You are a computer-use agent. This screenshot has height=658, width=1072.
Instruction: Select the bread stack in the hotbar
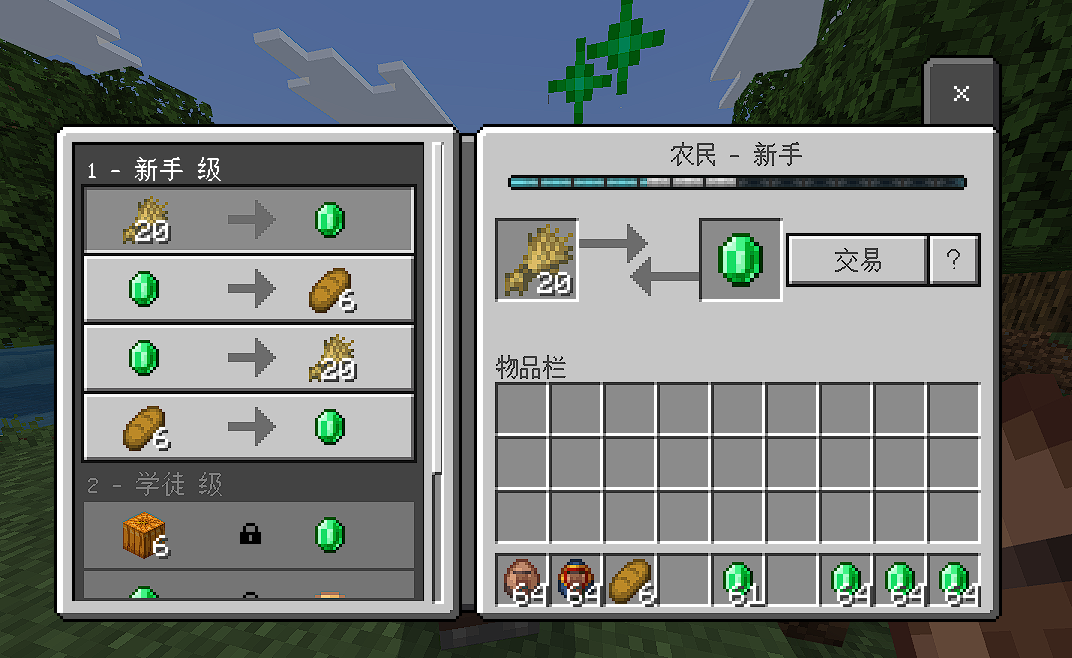tap(631, 580)
